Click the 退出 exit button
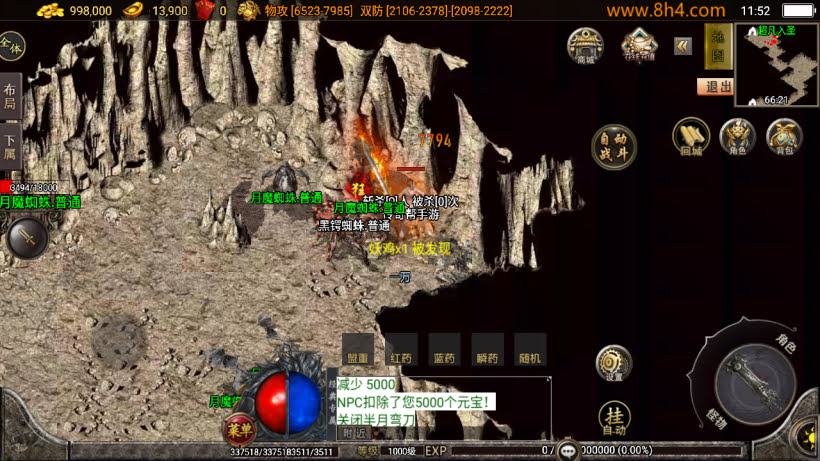Viewport: 820px width, 461px height. pos(717,86)
